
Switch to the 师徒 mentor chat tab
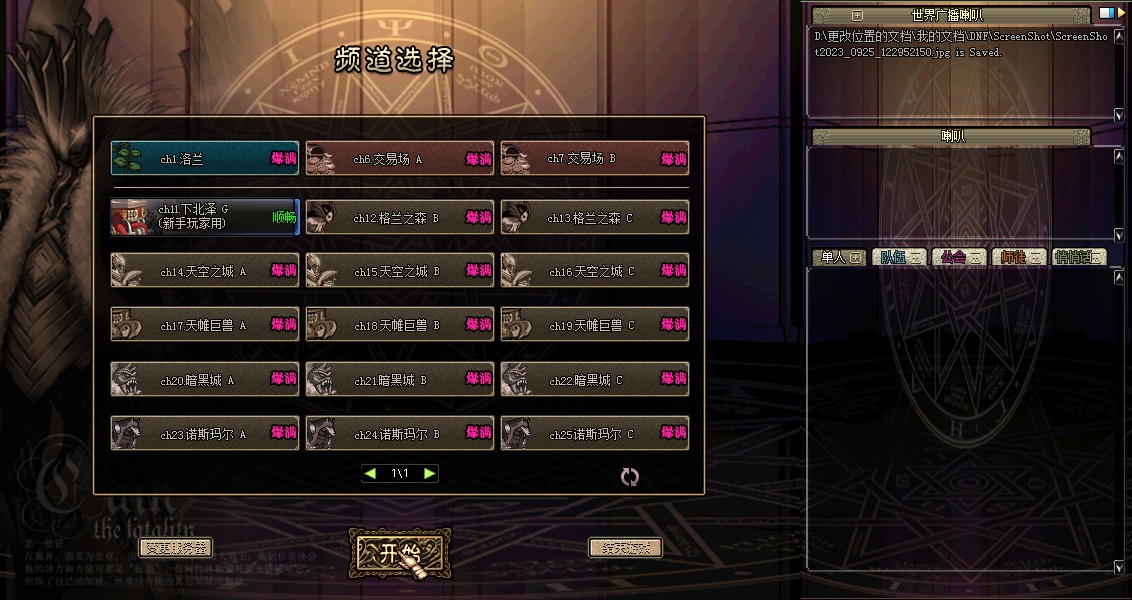(x=1018, y=257)
